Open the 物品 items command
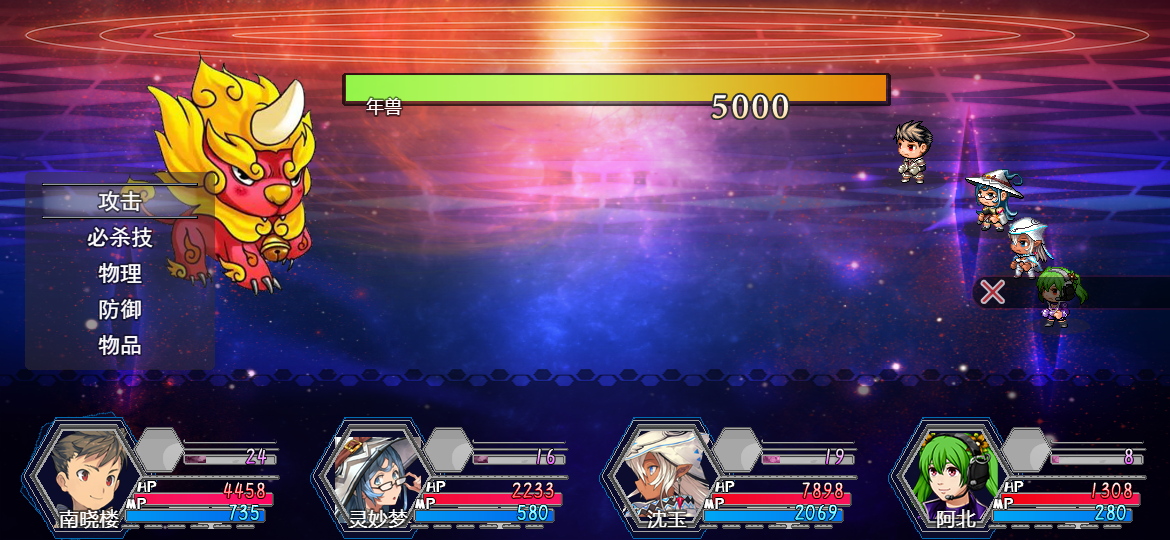This screenshot has height=540, width=1170. pos(120,346)
